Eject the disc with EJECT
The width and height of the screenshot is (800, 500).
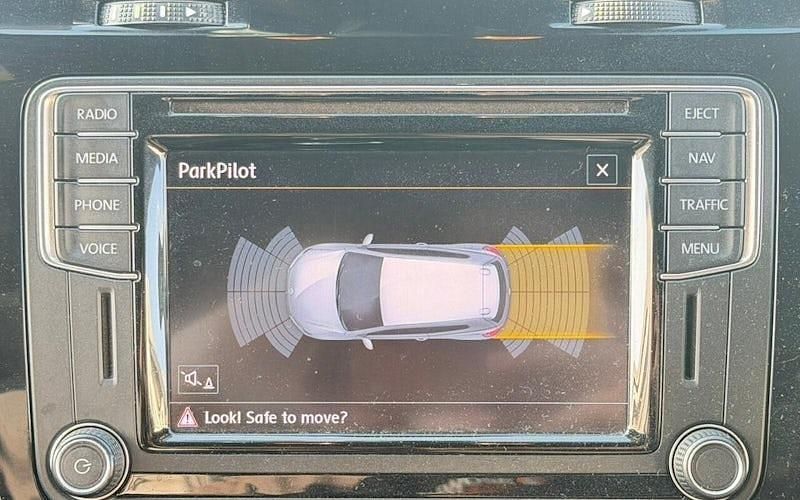(702, 114)
